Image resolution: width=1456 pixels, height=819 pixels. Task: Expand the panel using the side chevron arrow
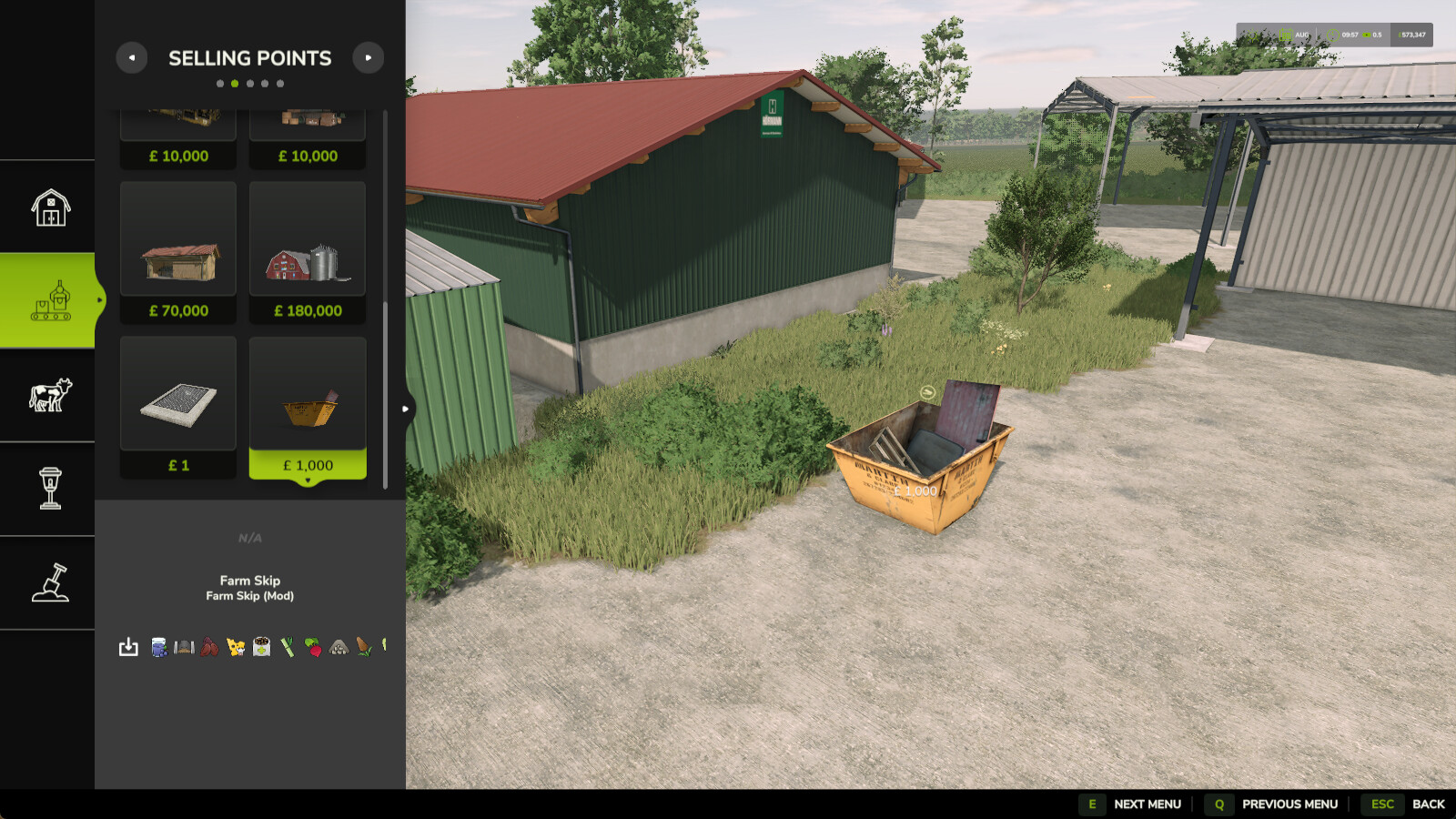407,409
